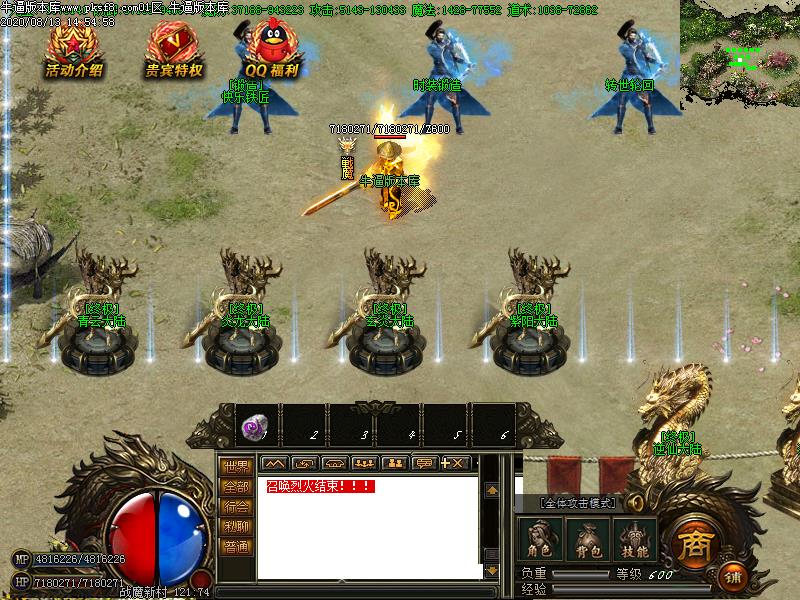This screenshot has width=800, height=600.
Task: Use the purple item in hotbar slot 1
Action: 255,427
